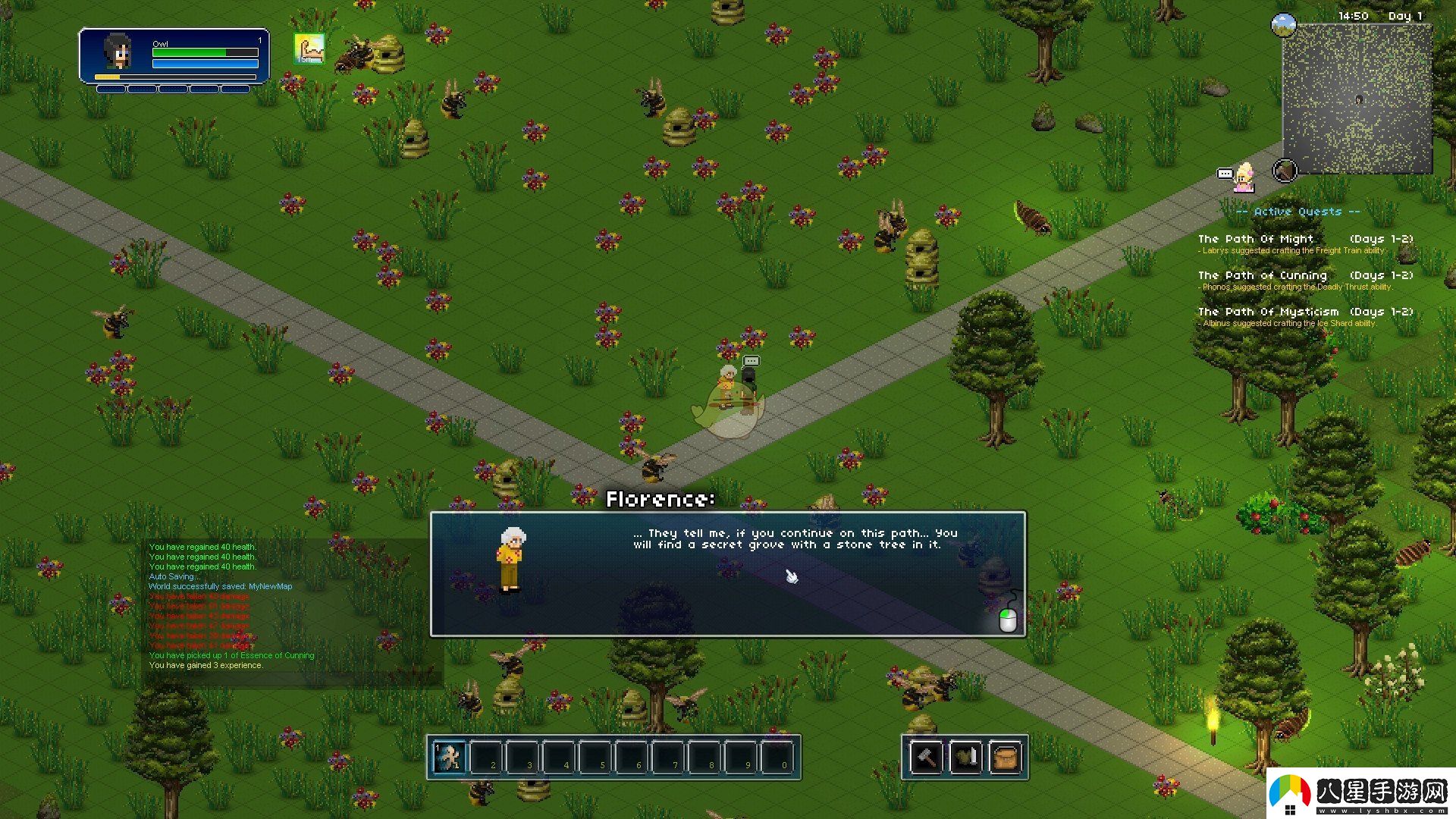The image size is (1456, 819).
Task: Select The Path Of Might quest
Action: click(1305, 243)
